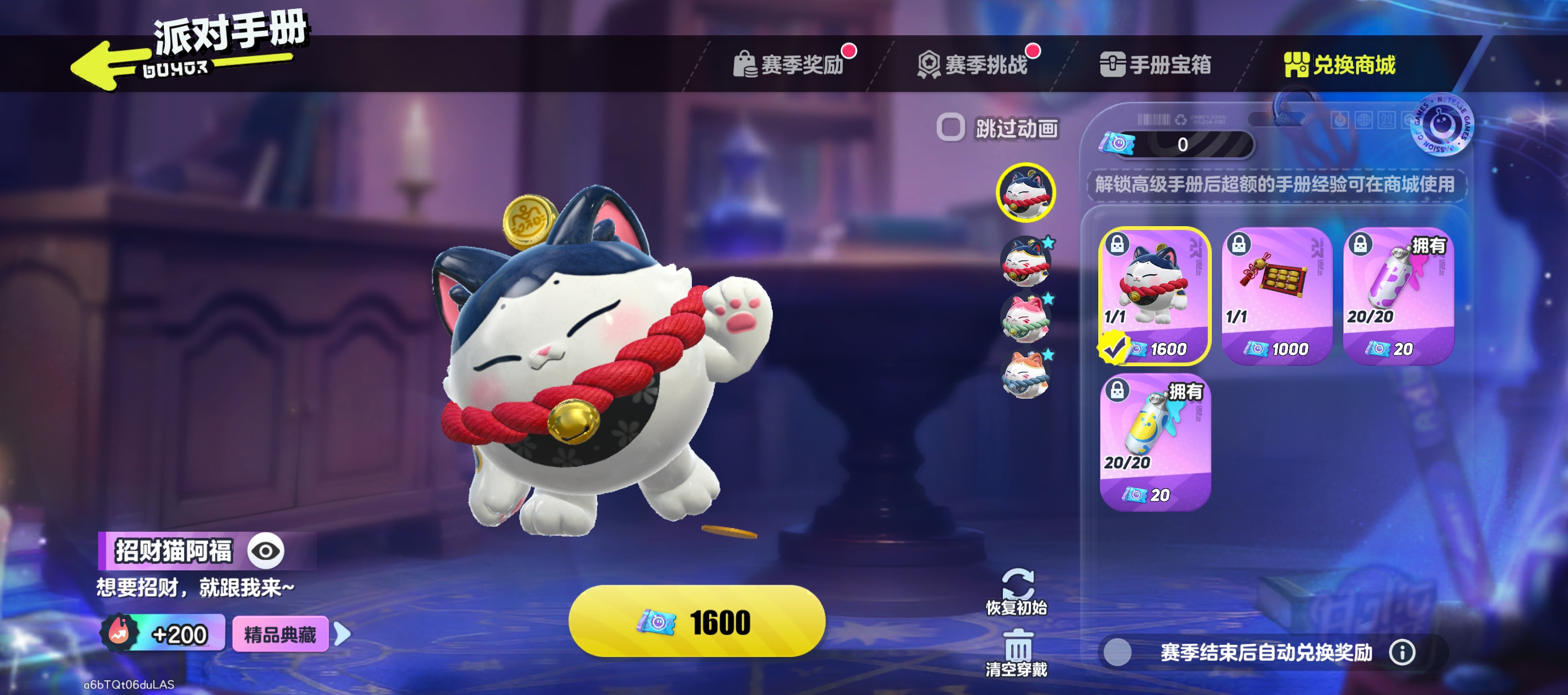This screenshot has width=1568, height=695.
Task: Open the 精品典藏 collection tag
Action: [x=281, y=635]
